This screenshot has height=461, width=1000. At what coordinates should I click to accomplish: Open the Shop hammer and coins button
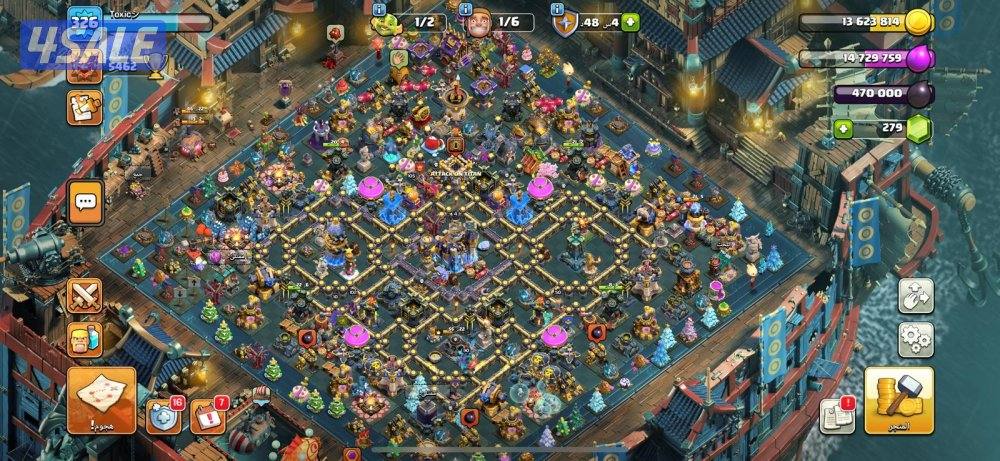[898, 400]
